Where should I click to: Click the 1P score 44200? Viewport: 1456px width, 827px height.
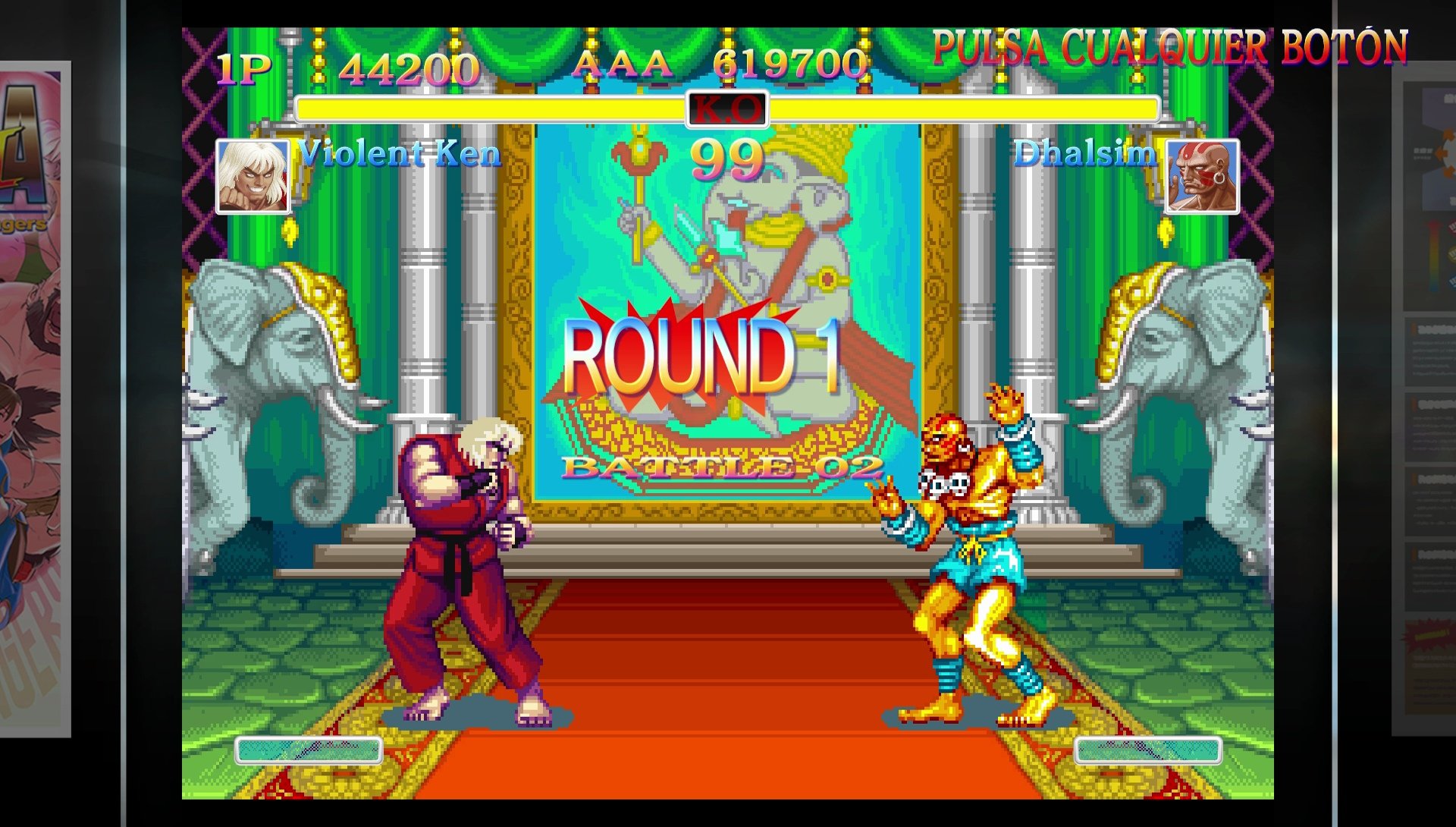tap(409, 68)
